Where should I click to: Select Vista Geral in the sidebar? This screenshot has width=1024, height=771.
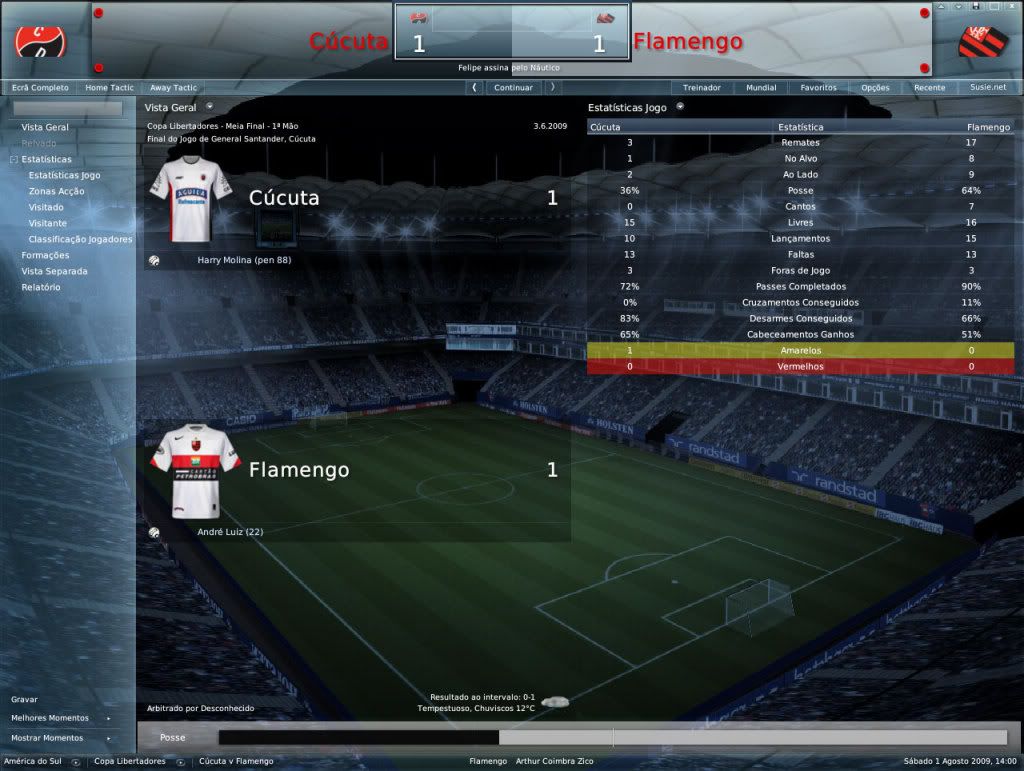[x=45, y=127]
